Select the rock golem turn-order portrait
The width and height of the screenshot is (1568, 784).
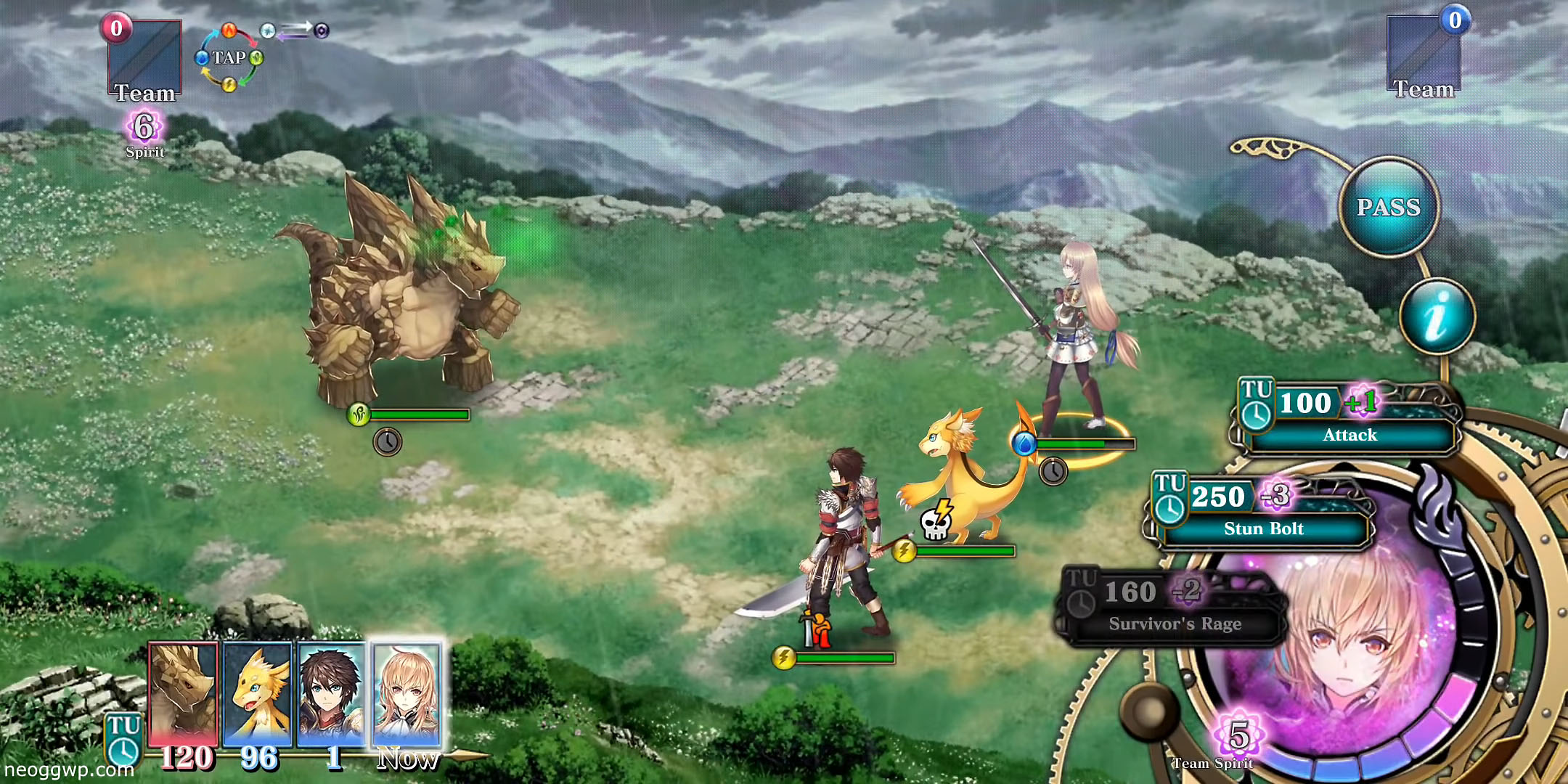click(x=183, y=693)
